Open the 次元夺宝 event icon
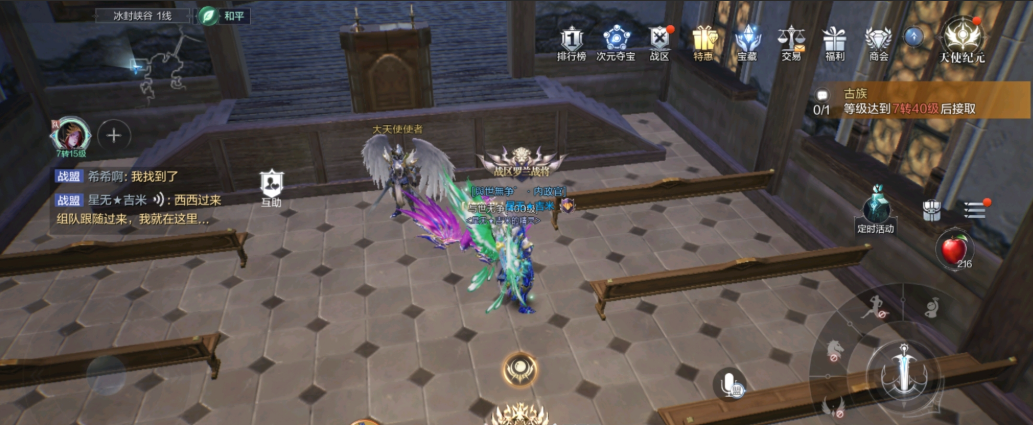Screen dimensions: 1033x425 [x=616, y=42]
